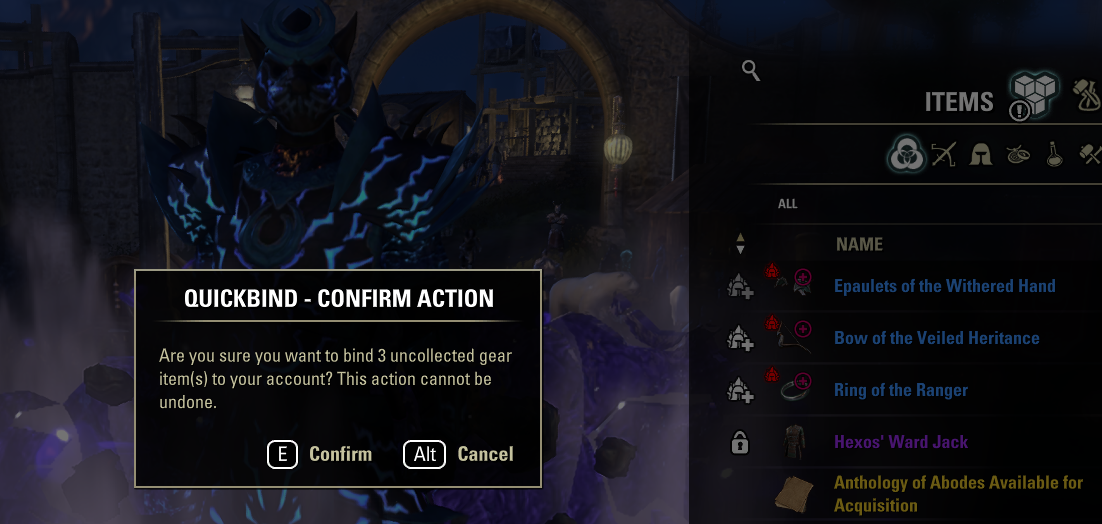Toggle the status sort arrows column
1102x524 pixels.
[740, 243]
